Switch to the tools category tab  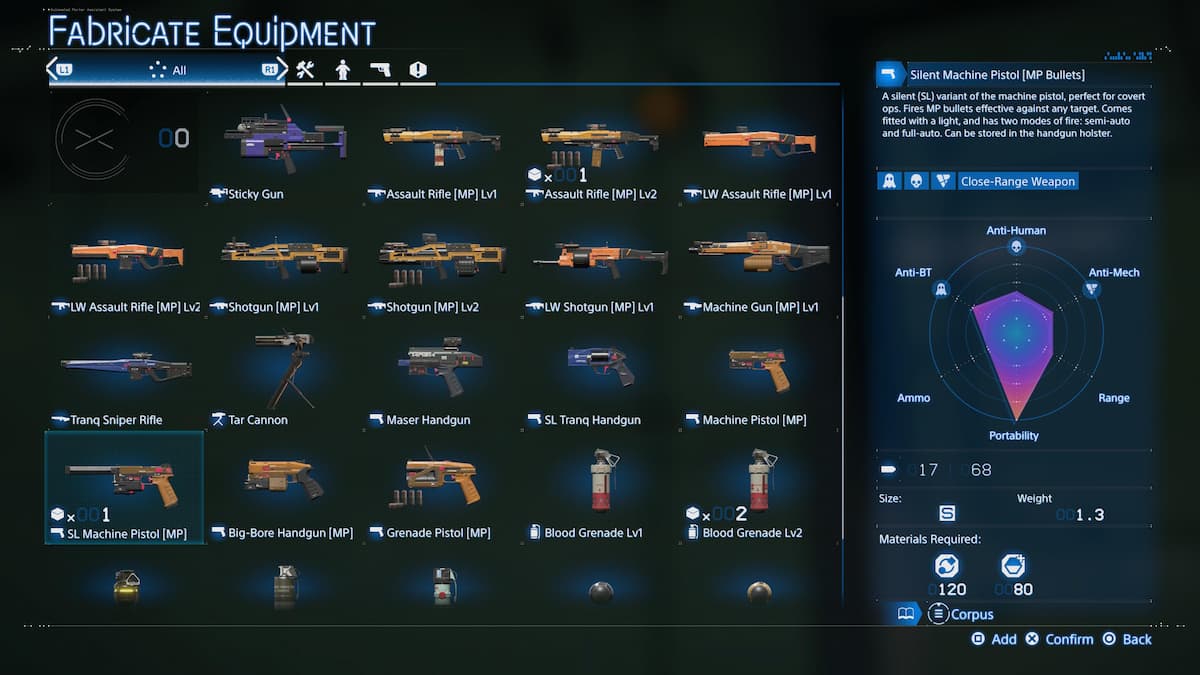(305, 70)
